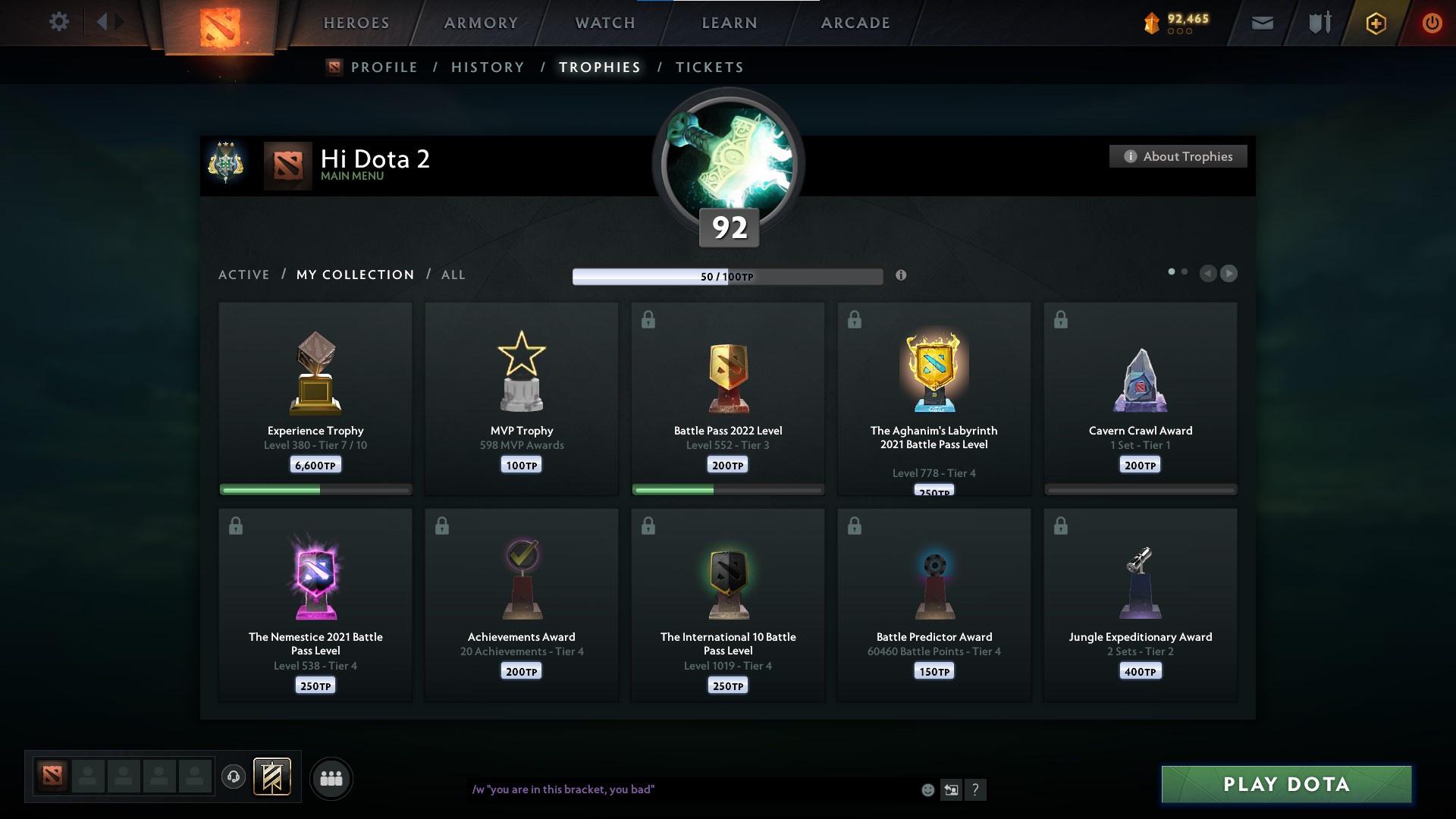Click the emoticon smiley in the chat bar

[x=927, y=789]
